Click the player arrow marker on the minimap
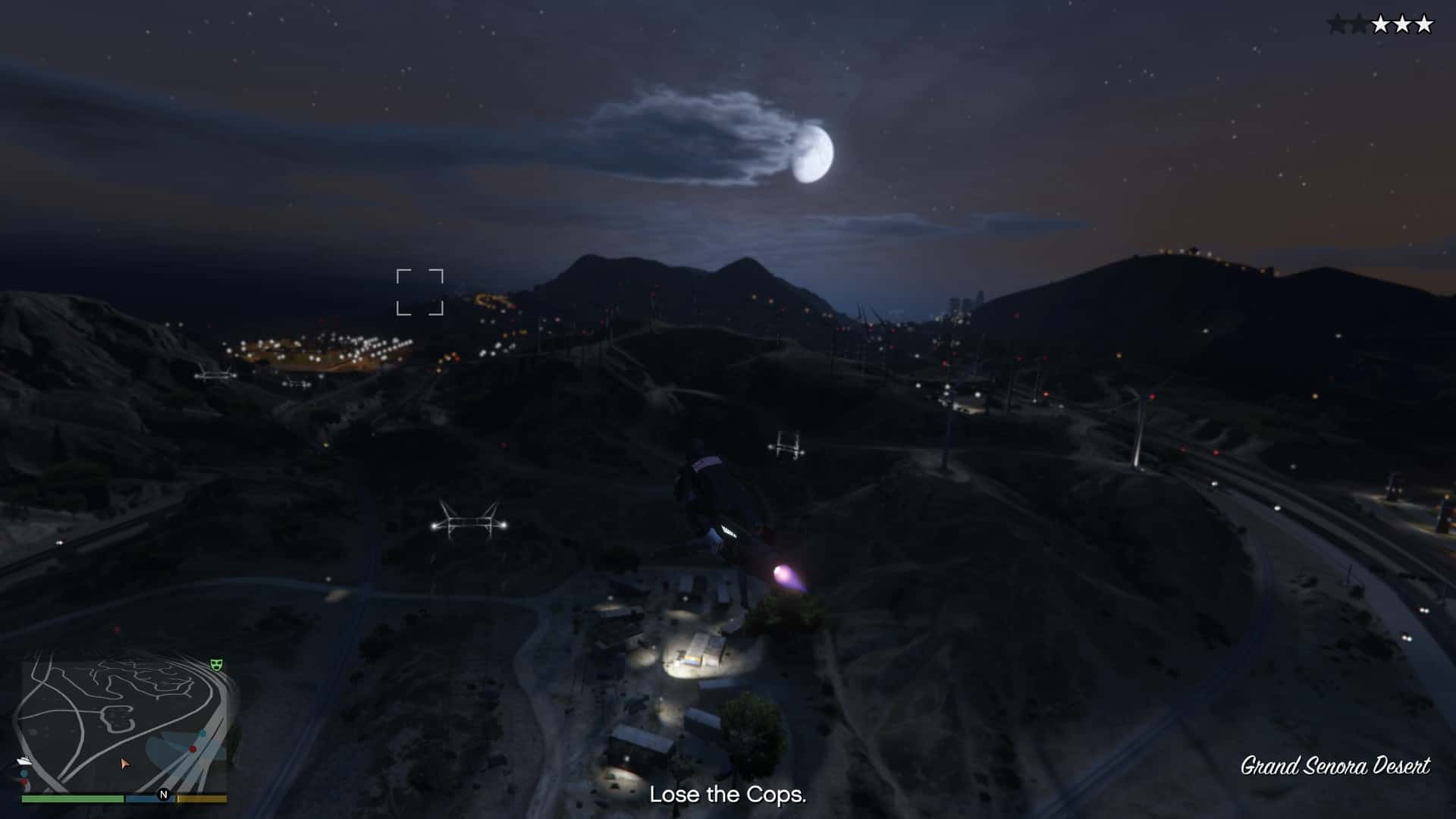1456x819 pixels. (125, 764)
